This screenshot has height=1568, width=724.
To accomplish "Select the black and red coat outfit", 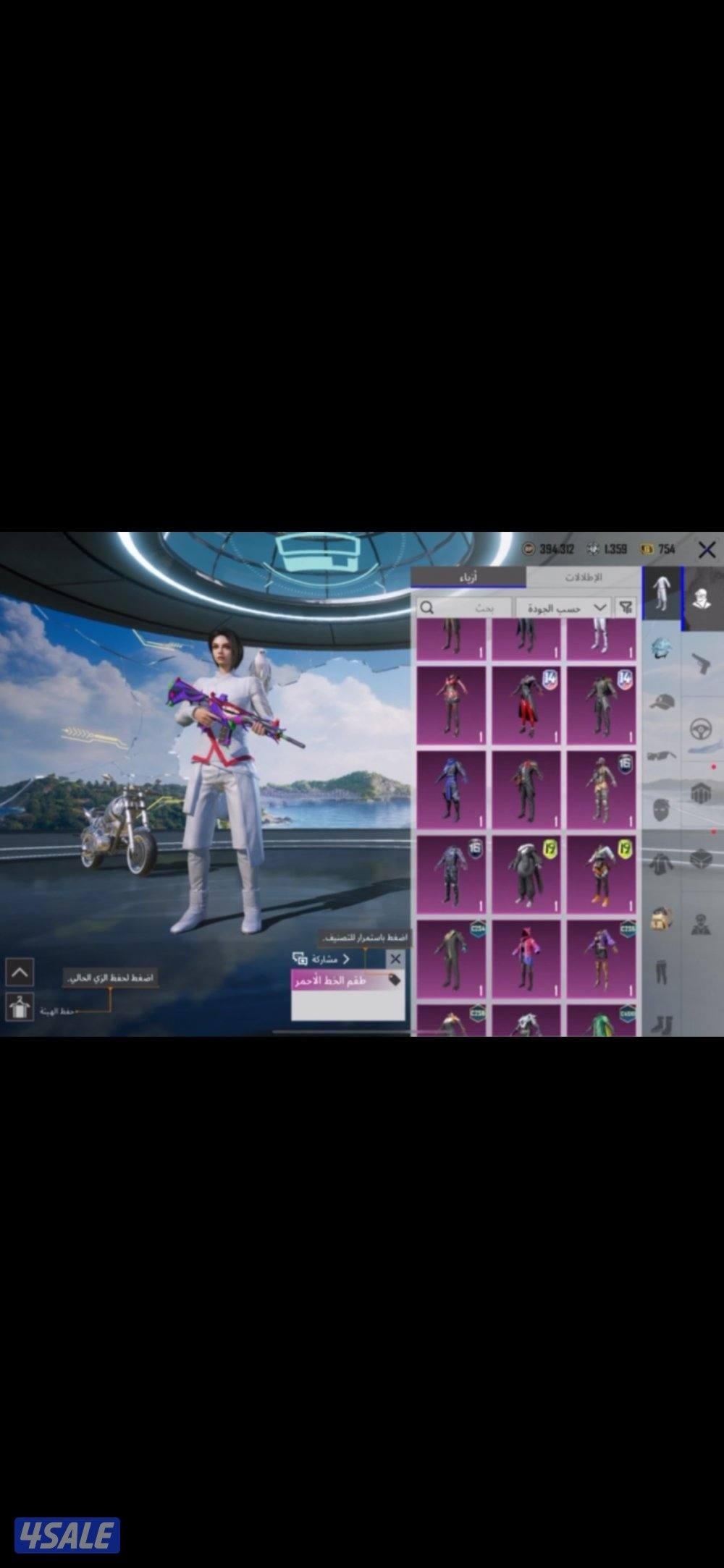I will (x=526, y=705).
